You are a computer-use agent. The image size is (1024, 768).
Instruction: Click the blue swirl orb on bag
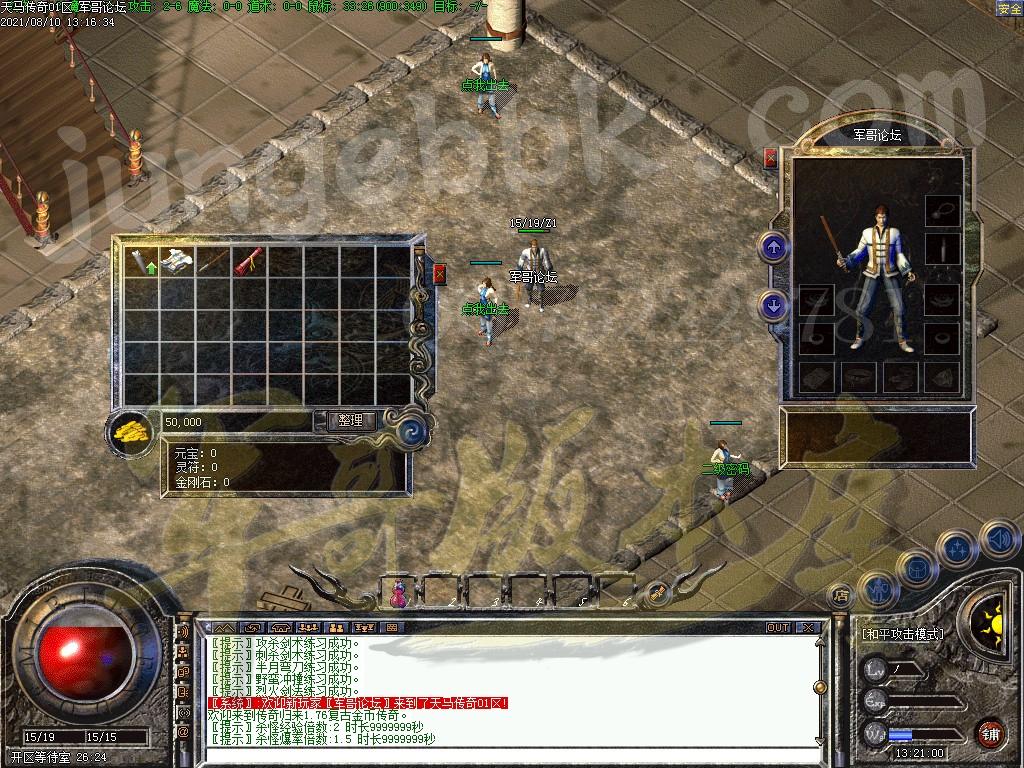[413, 431]
